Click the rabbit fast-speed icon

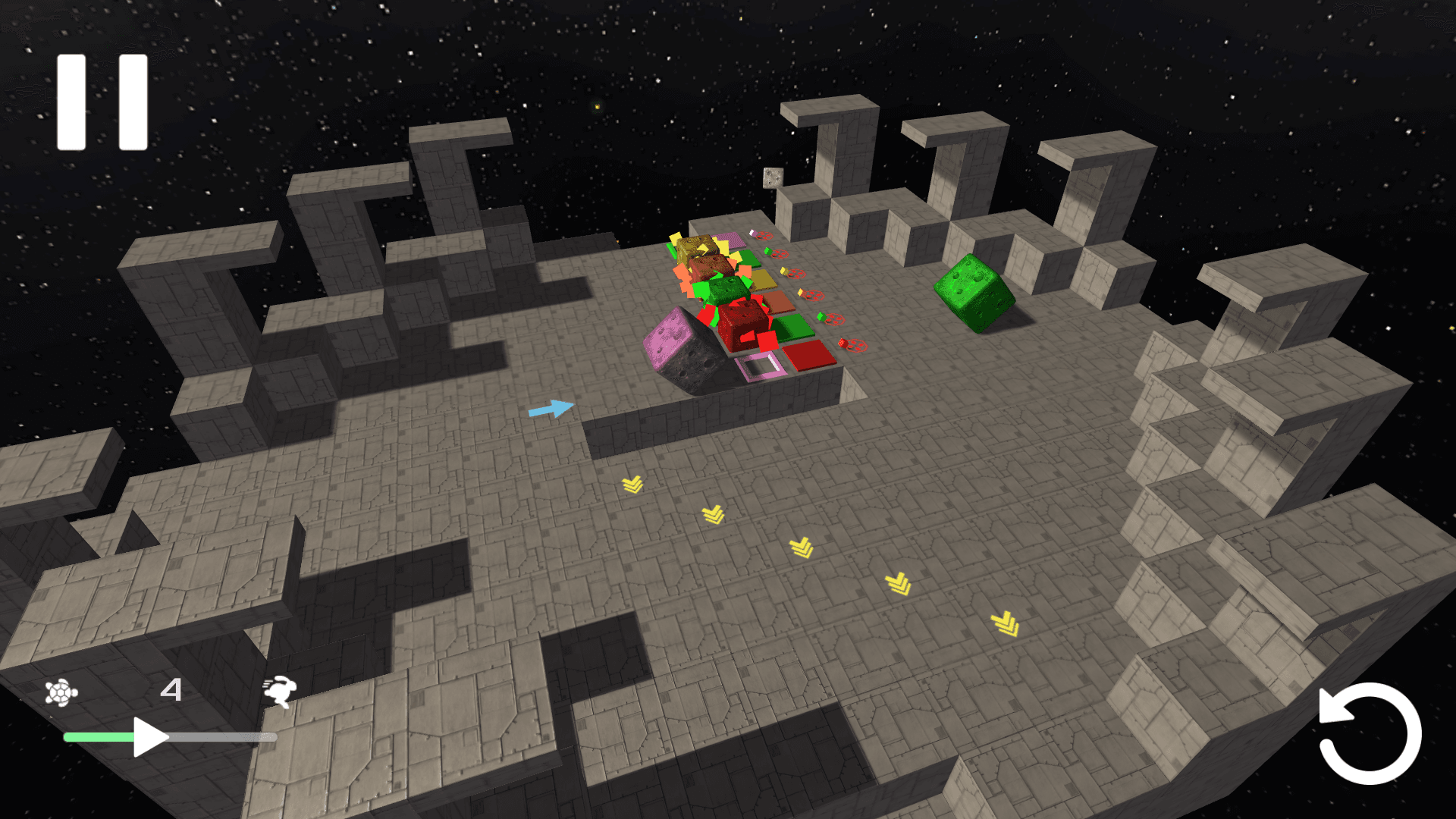(x=279, y=691)
